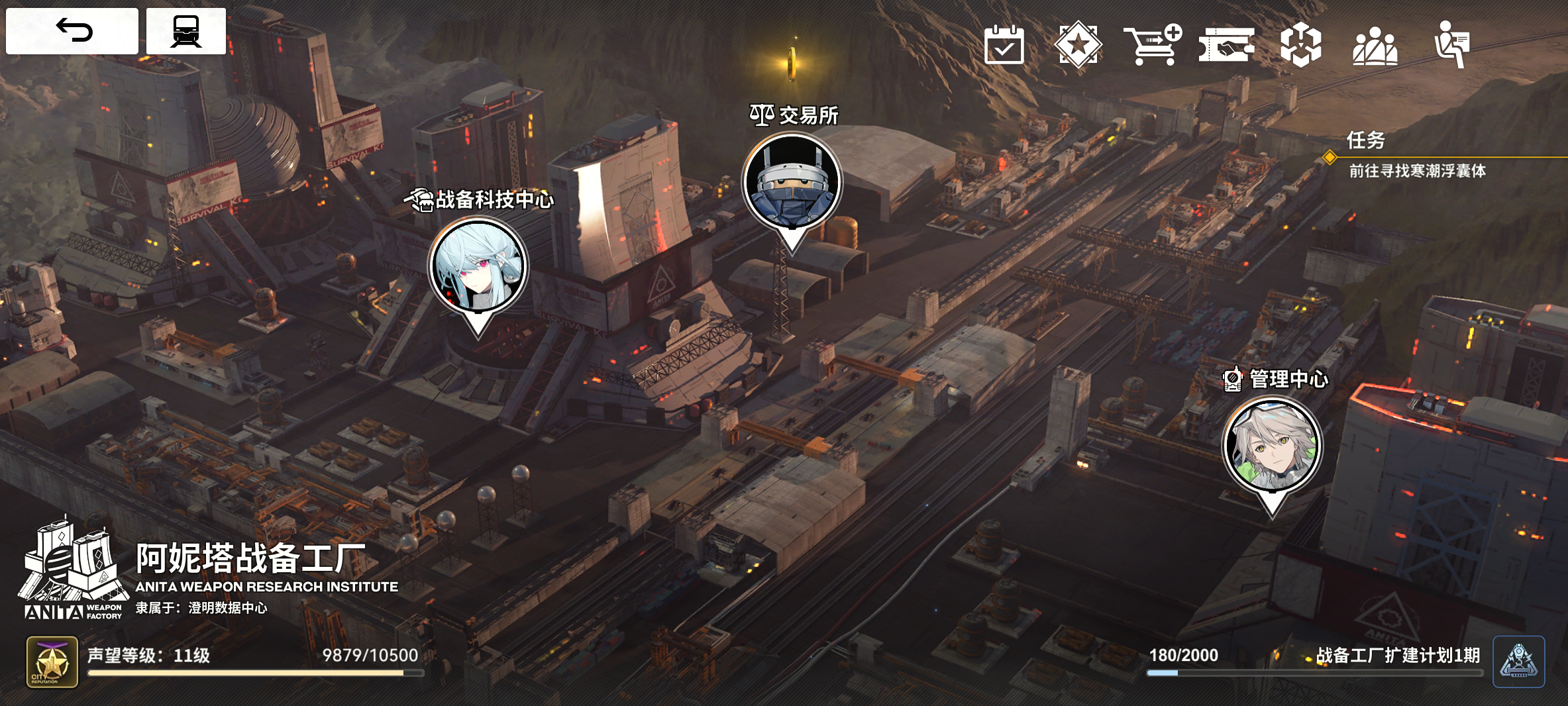Viewport: 1568px width, 706px height.
Task: Open the 管理中心 character marker
Action: pyautogui.click(x=1272, y=445)
